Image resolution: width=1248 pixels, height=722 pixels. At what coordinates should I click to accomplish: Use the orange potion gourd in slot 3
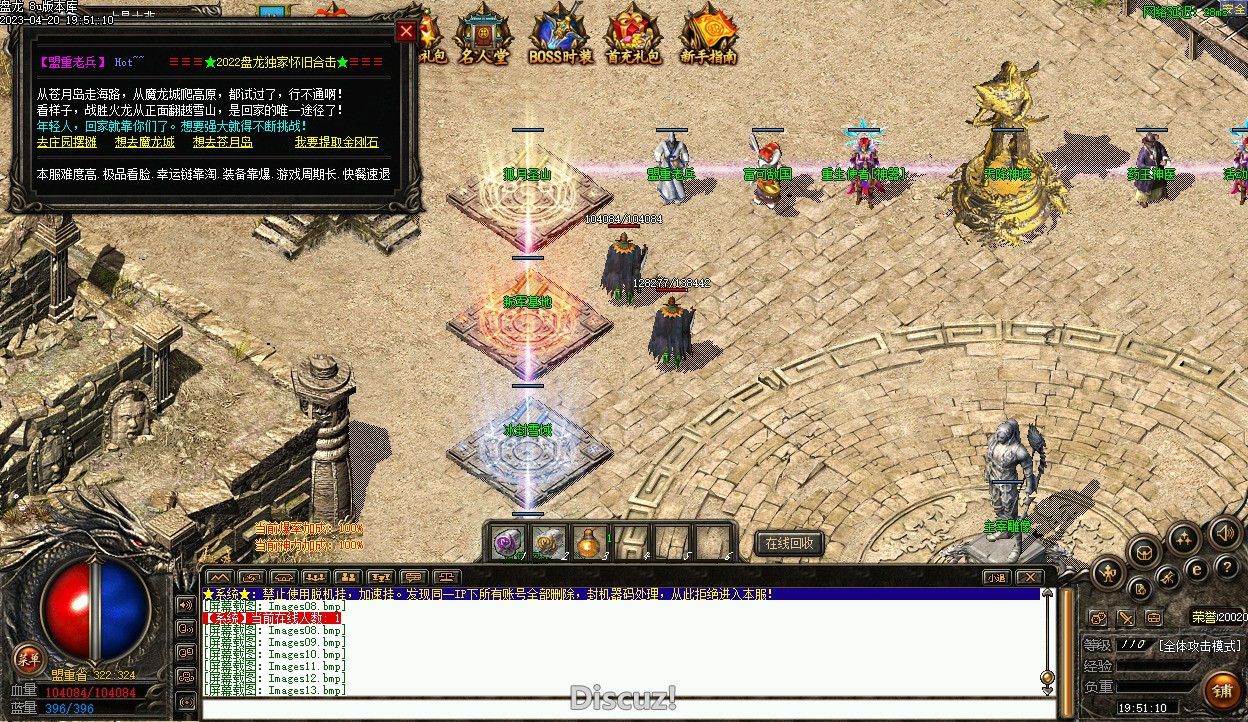[589, 543]
